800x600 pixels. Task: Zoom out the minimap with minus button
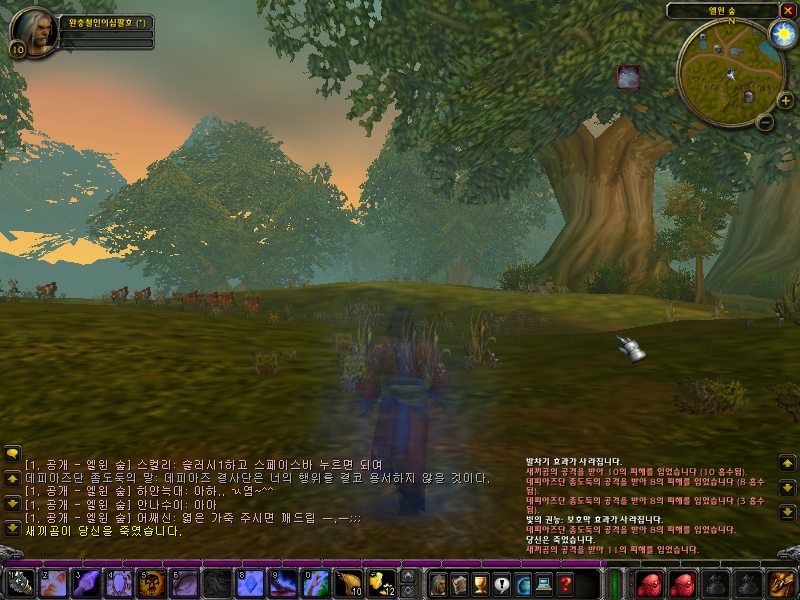(765, 123)
